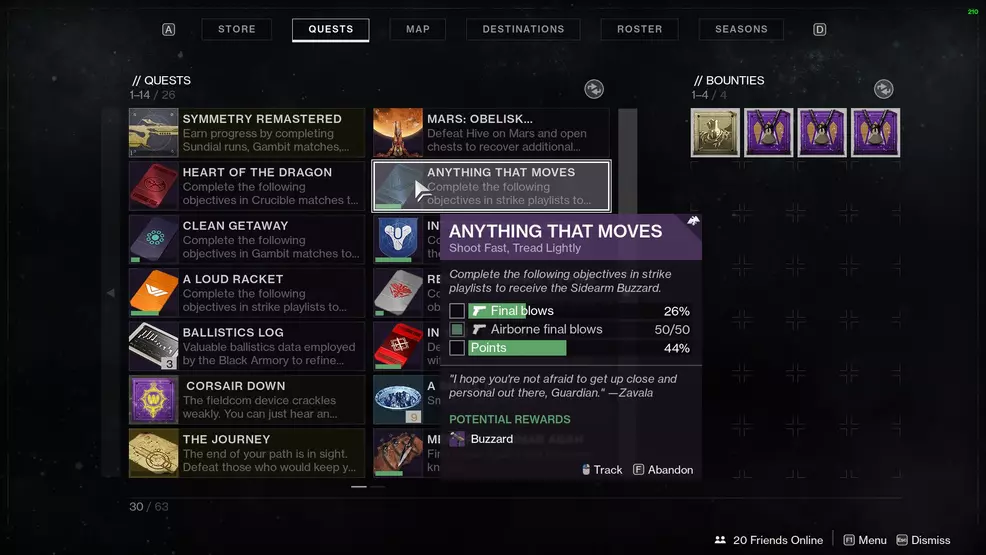Screen dimensions: 986x555
Task: Switch to the Store tab
Action: [x=237, y=29]
